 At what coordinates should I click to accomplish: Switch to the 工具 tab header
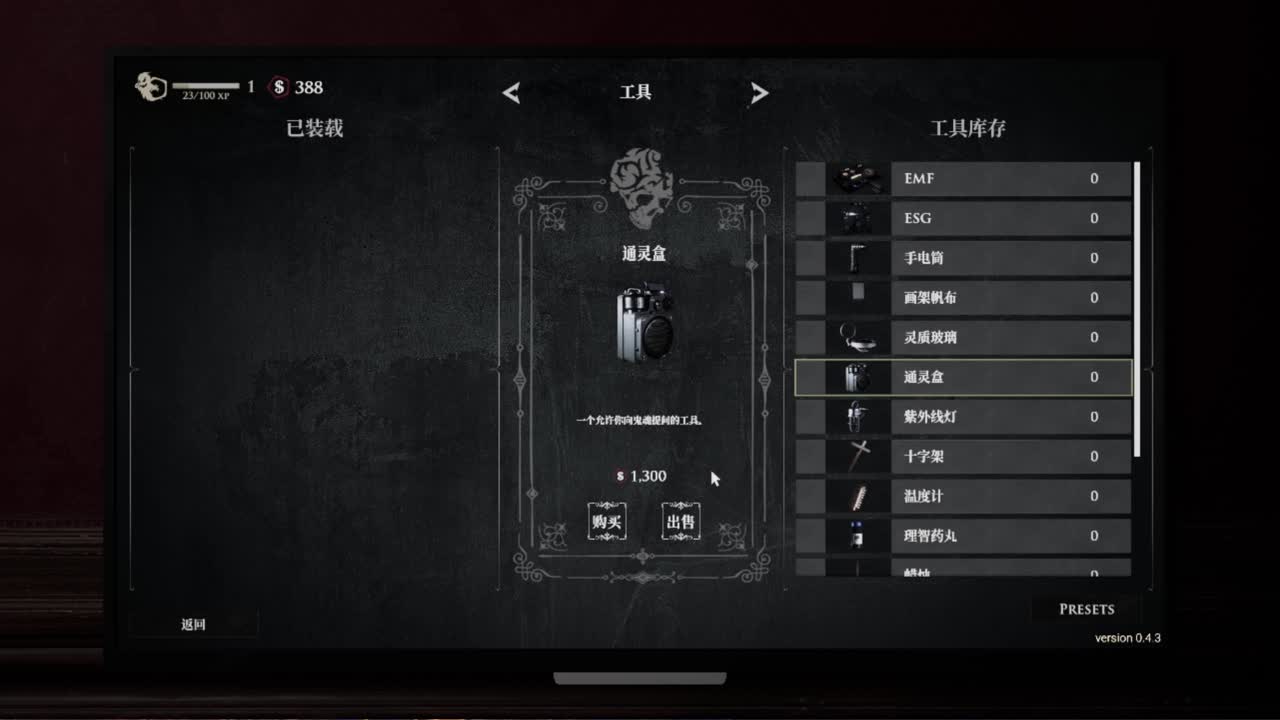click(636, 92)
